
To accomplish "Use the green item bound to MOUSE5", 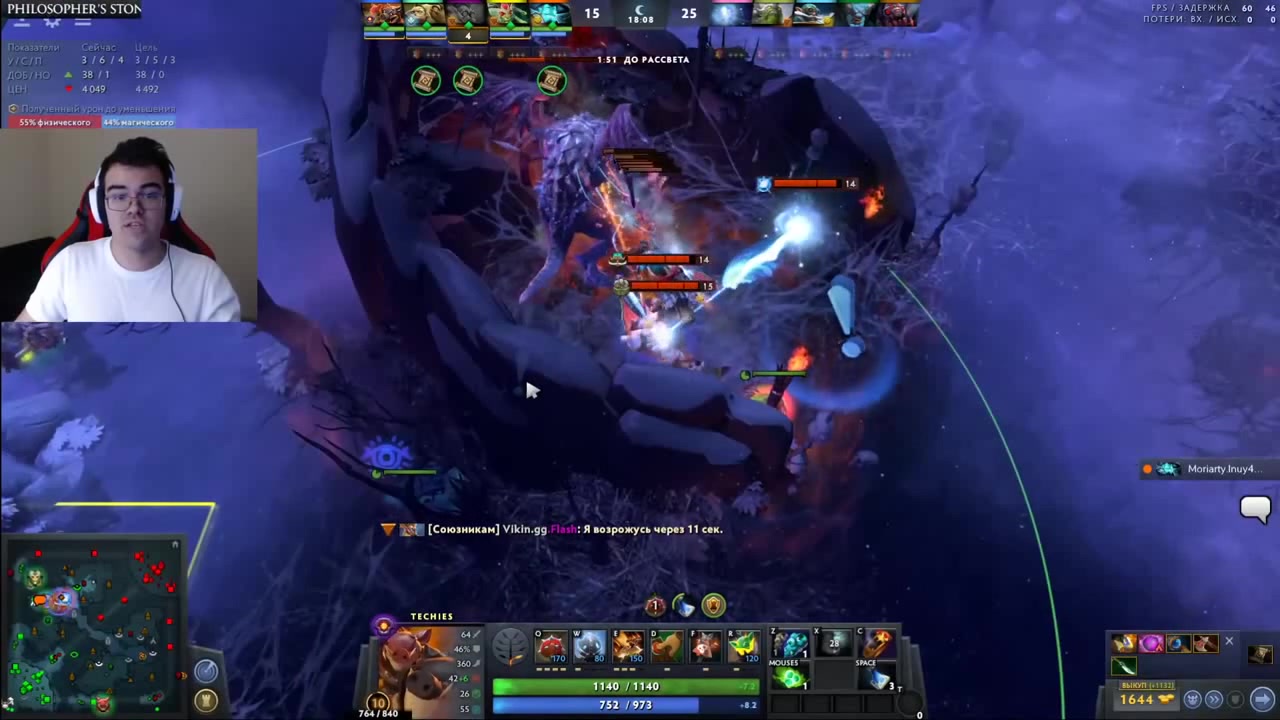I will point(790,679).
